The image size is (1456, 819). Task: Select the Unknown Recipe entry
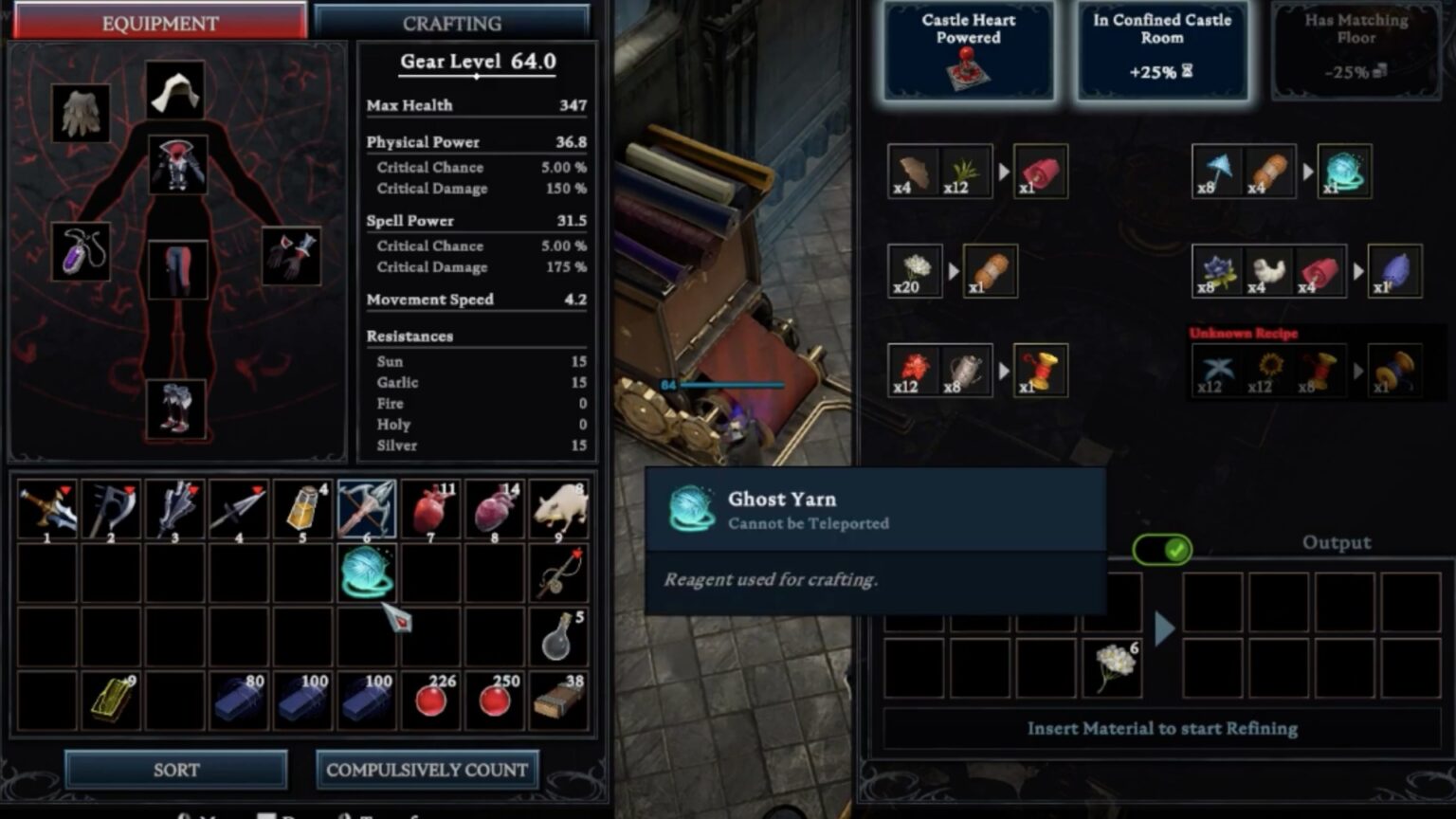tap(1243, 334)
